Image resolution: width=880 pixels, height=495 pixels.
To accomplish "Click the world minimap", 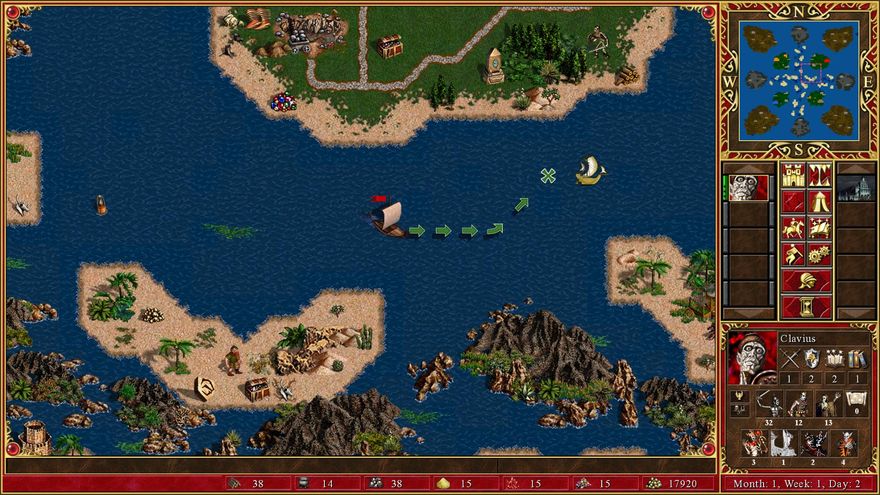I will (799, 79).
